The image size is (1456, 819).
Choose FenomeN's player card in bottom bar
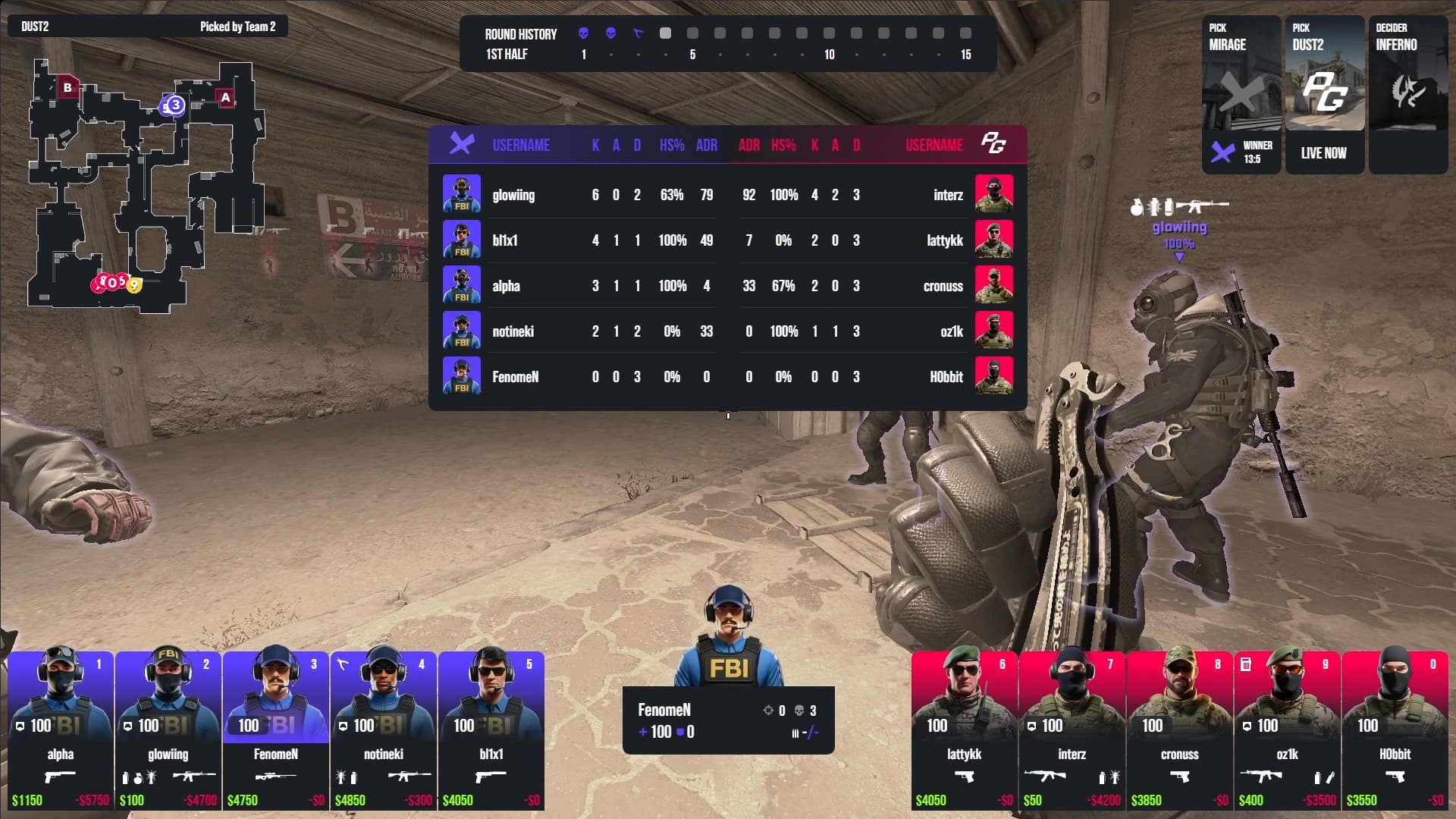point(276,730)
